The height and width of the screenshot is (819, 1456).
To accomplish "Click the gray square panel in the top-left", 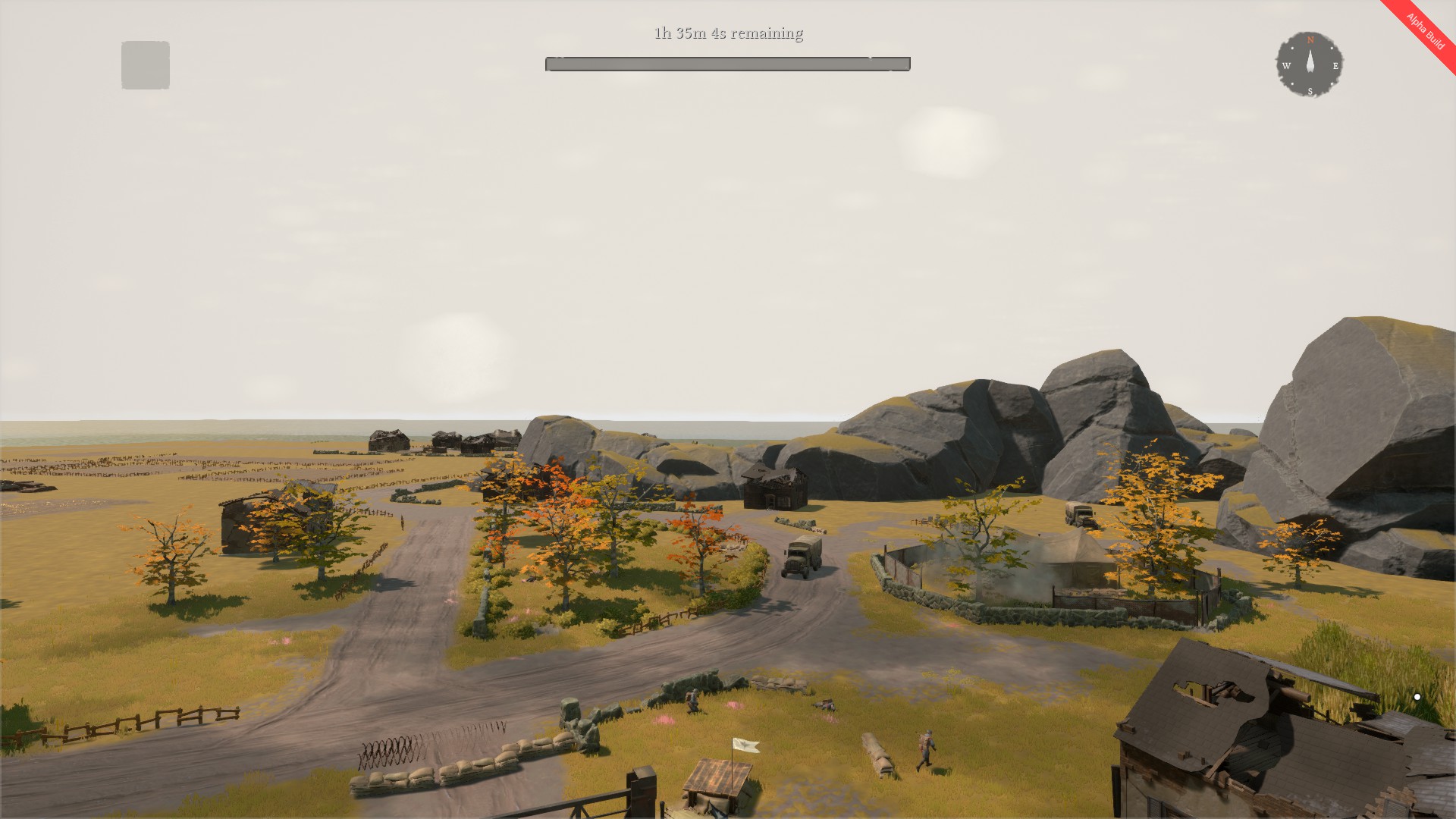I will [146, 64].
